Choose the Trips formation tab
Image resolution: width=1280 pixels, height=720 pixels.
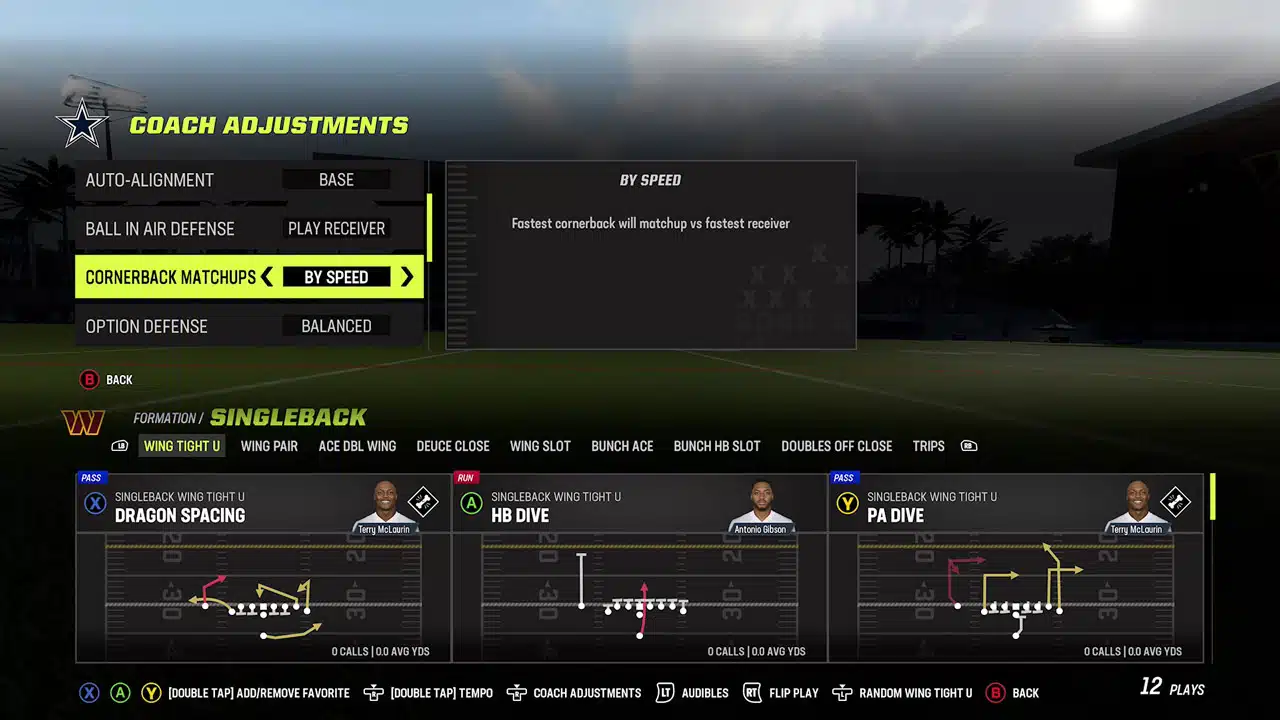tap(928, 446)
